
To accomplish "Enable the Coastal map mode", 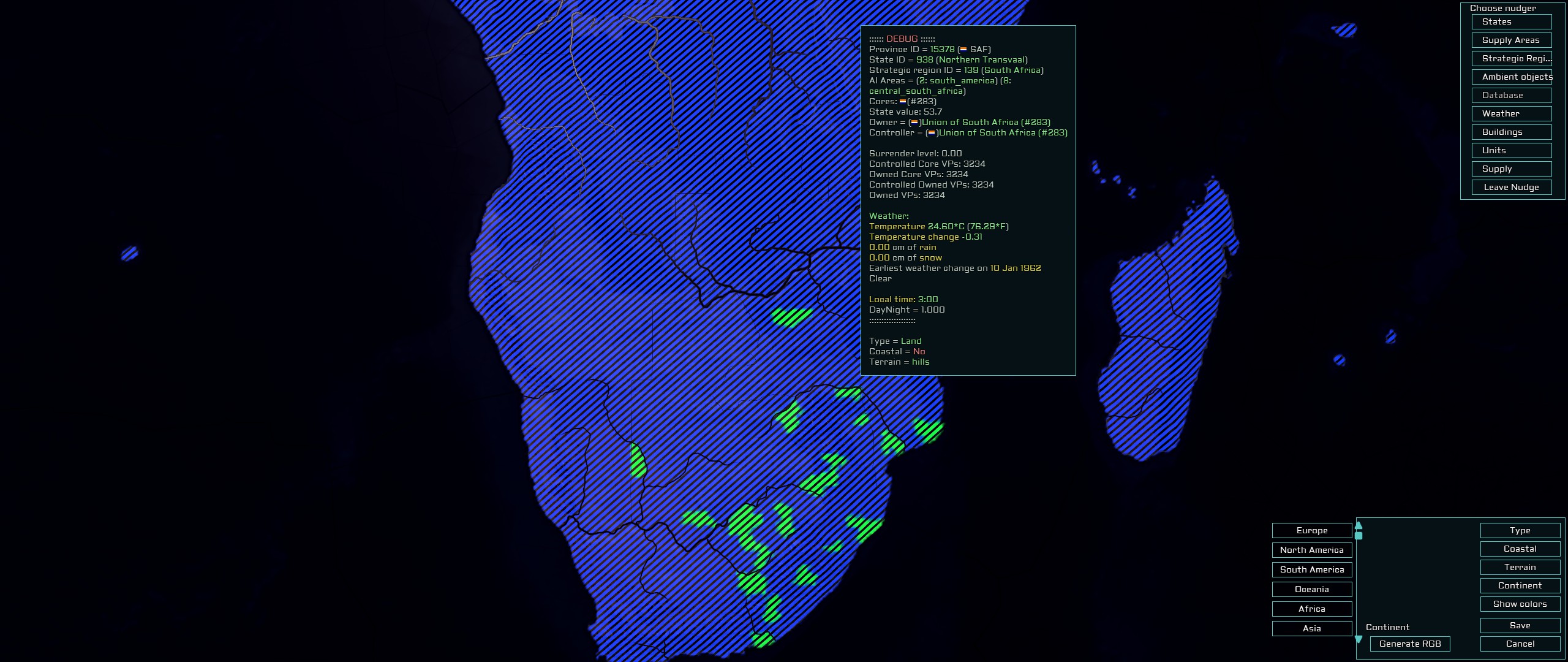I will [1520, 549].
